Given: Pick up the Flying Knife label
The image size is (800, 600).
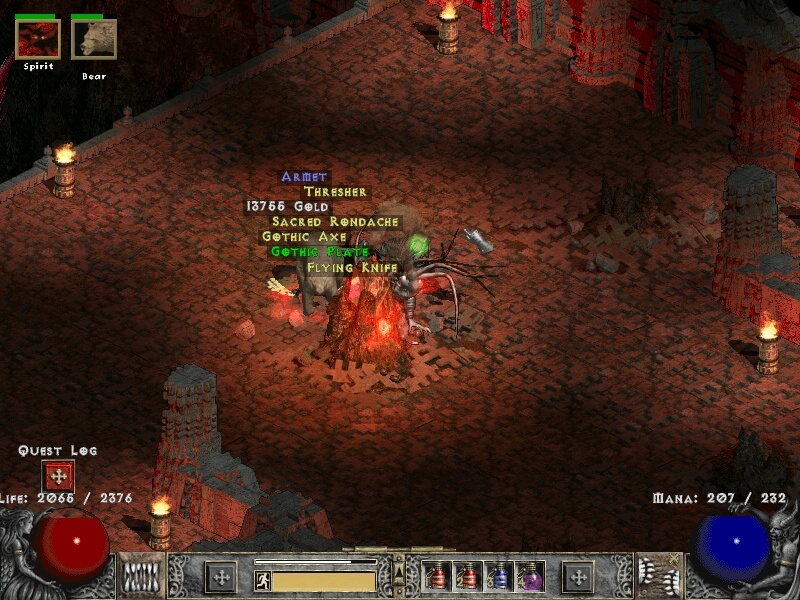Looking at the screenshot, I should coord(352,267).
